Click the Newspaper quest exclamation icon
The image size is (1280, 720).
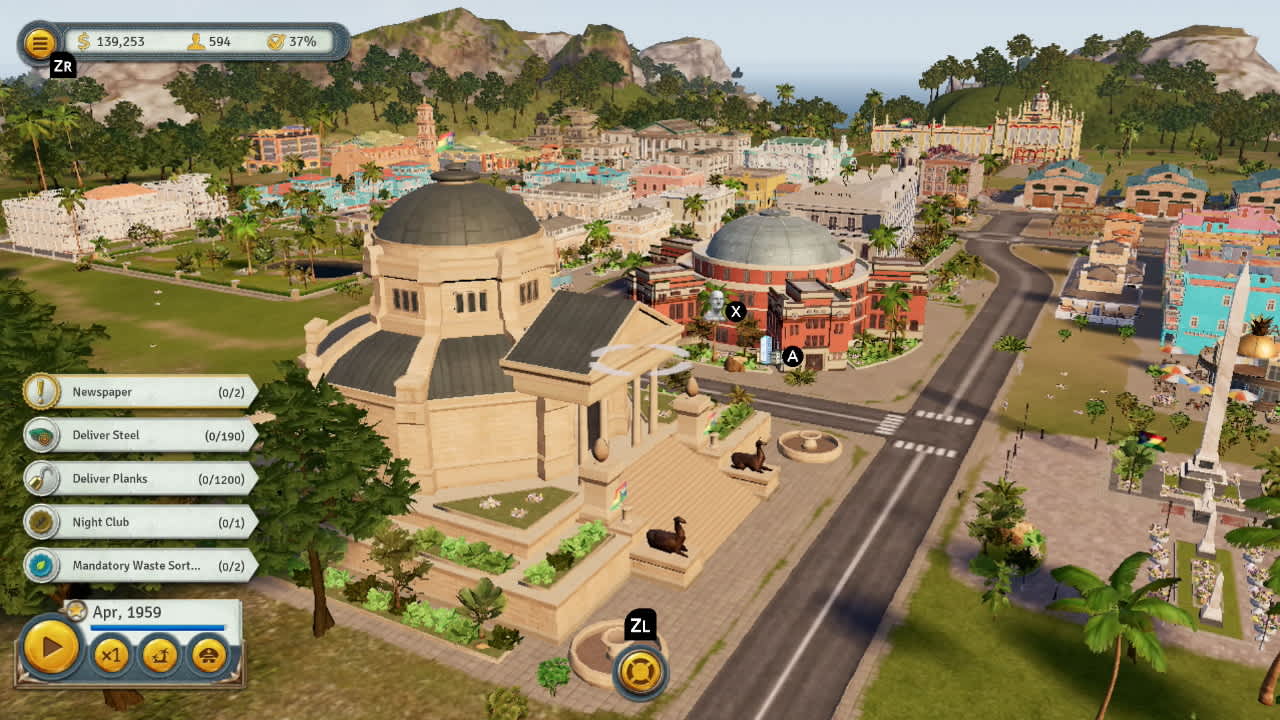pos(40,392)
